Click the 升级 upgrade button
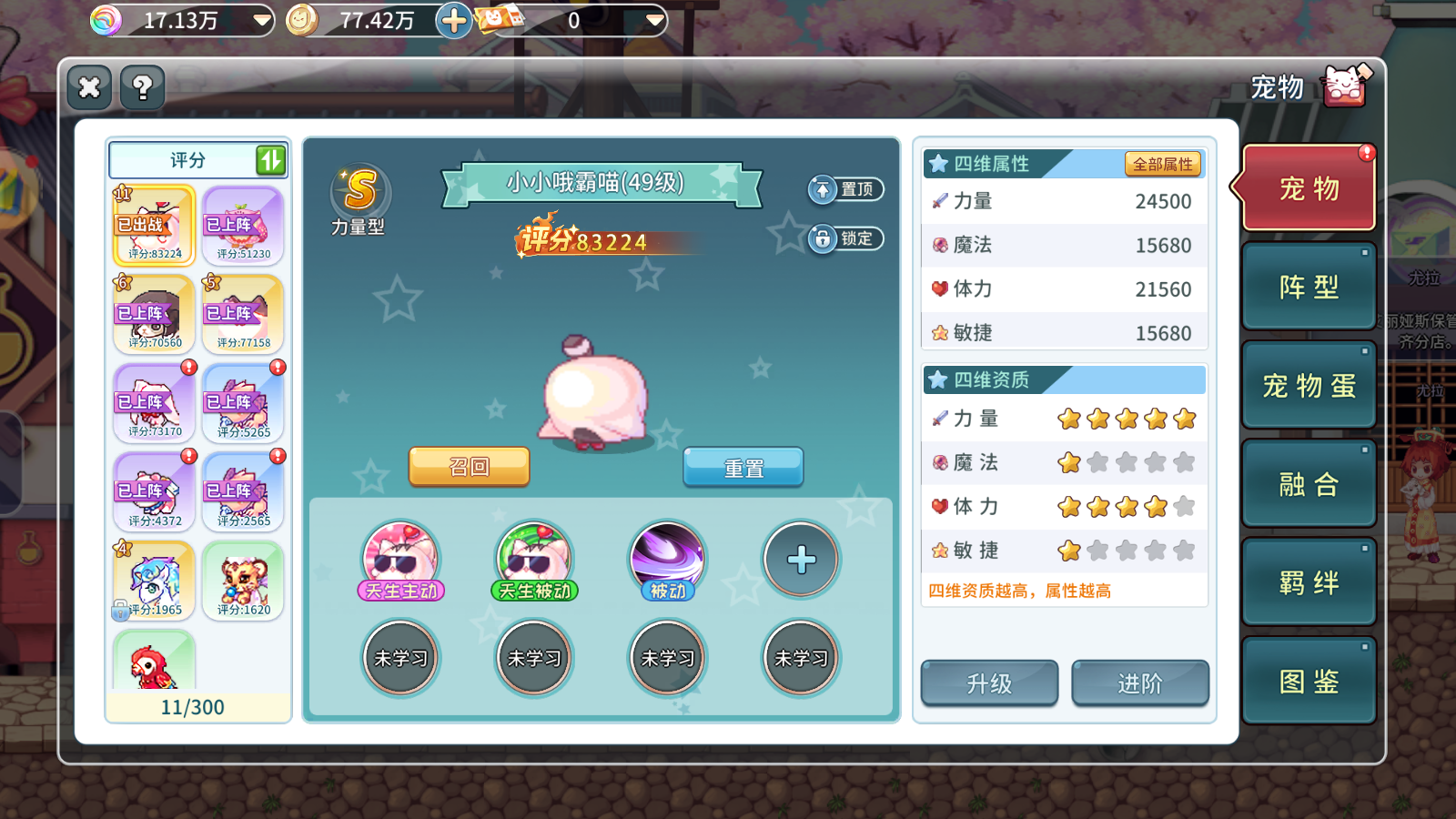Image resolution: width=1456 pixels, height=819 pixels. coord(989,683)
